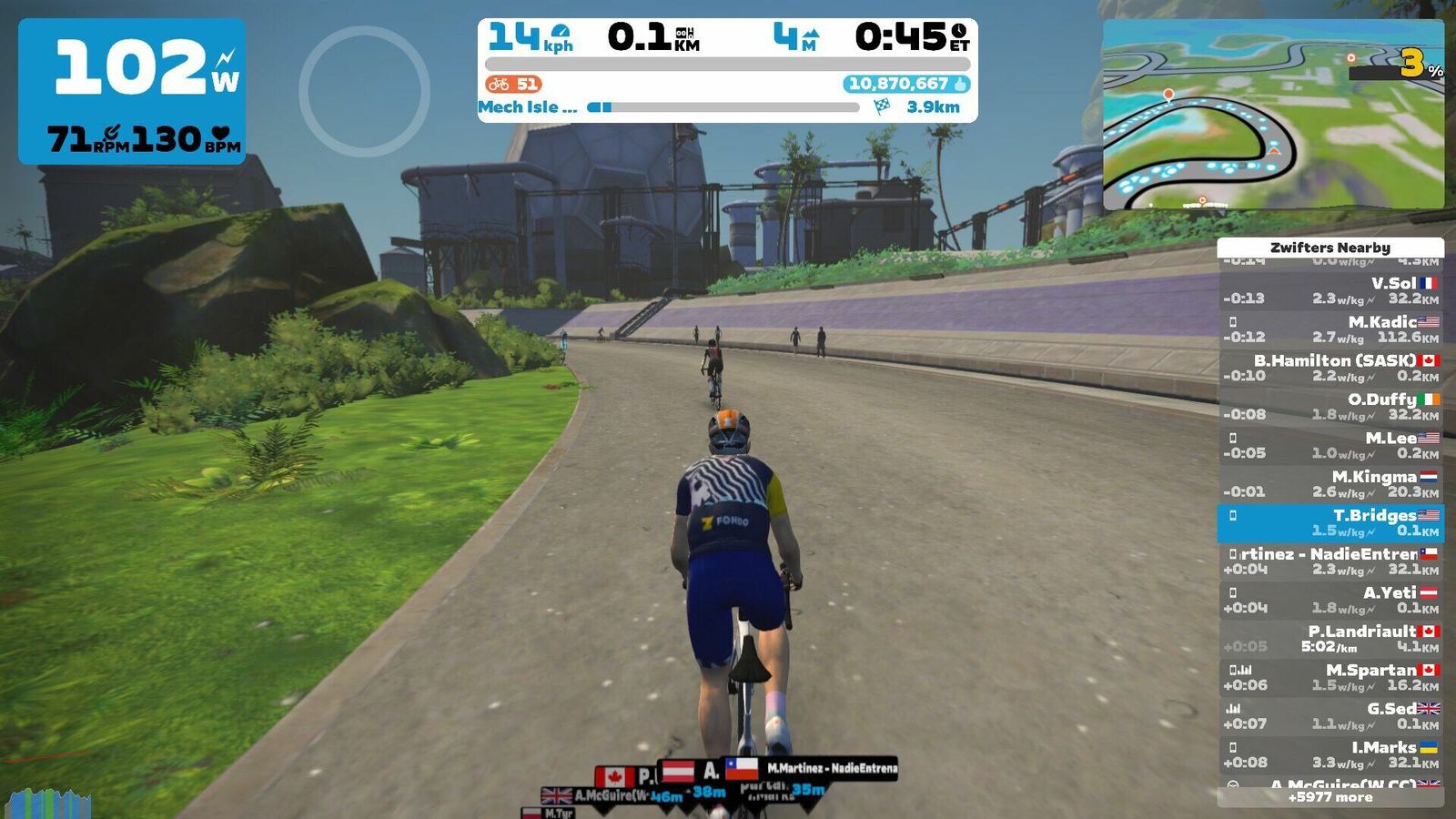
Task: Choose M.Kadic from nearby riders
Action: [1330, 329]
